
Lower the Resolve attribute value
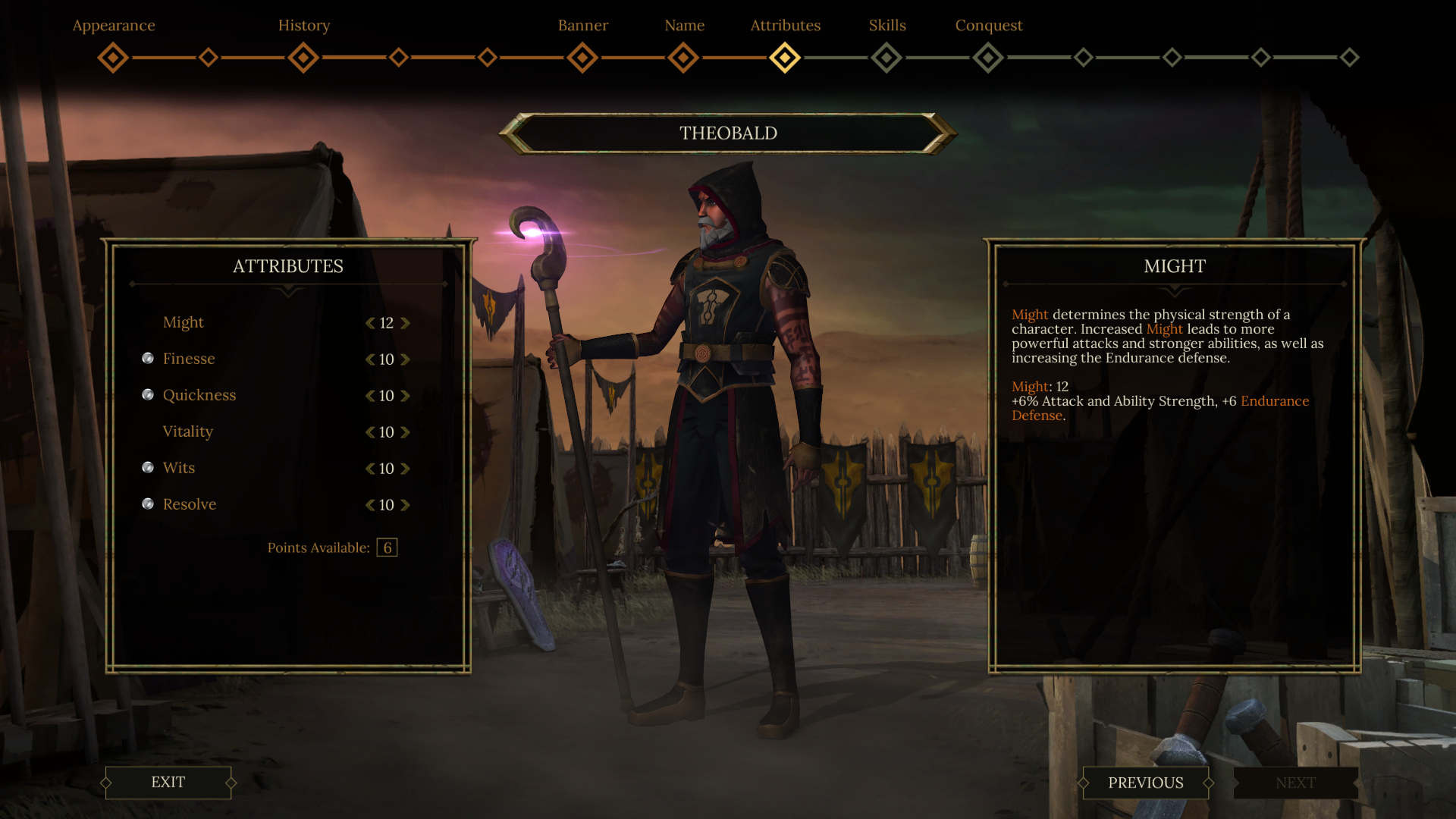click(370, 505)
